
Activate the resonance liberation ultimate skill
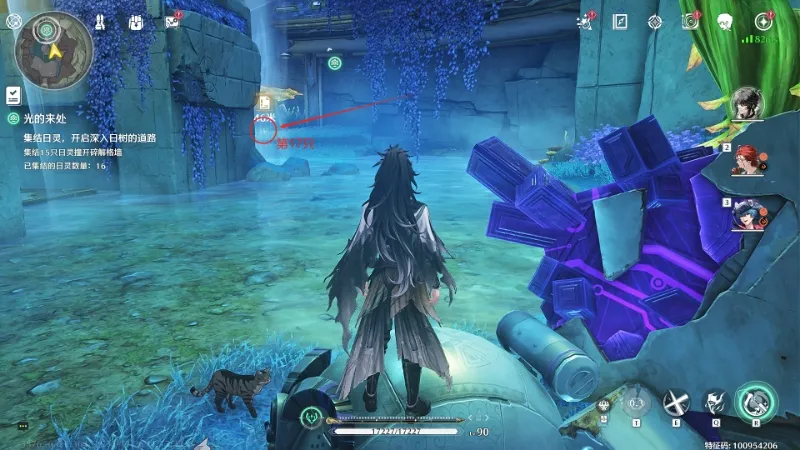pos(756,402)
